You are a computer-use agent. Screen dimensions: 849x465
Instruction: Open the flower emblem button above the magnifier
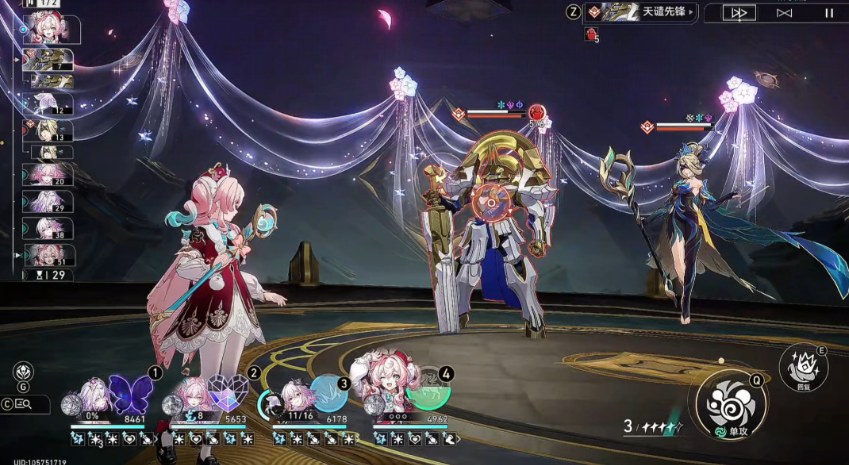(22, 373)
